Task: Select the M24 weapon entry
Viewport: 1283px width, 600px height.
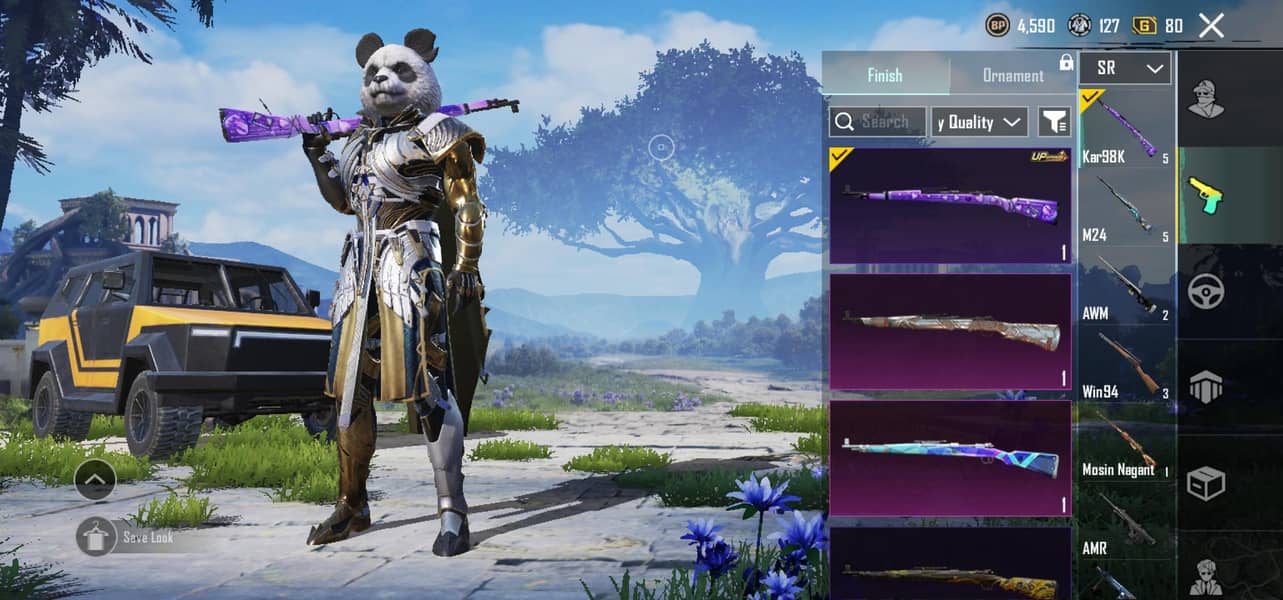Action: pyautogui.click(x=1126, y=208)
